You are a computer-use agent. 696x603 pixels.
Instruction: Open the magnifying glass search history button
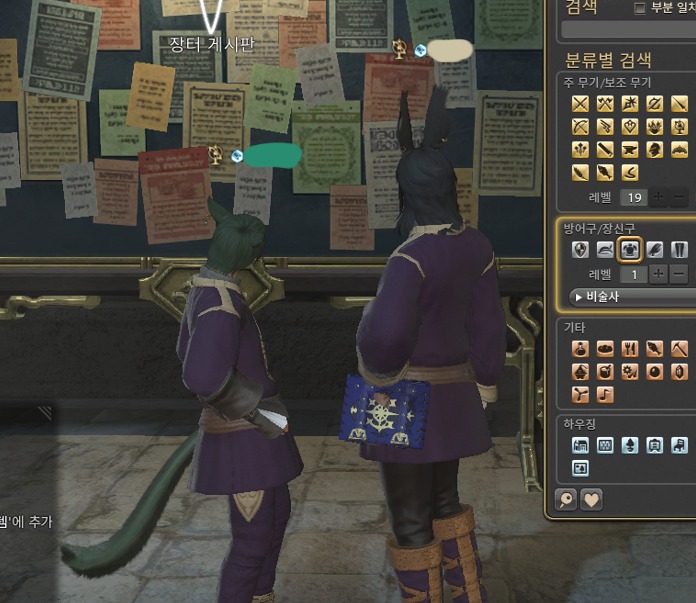coord(567,500)
